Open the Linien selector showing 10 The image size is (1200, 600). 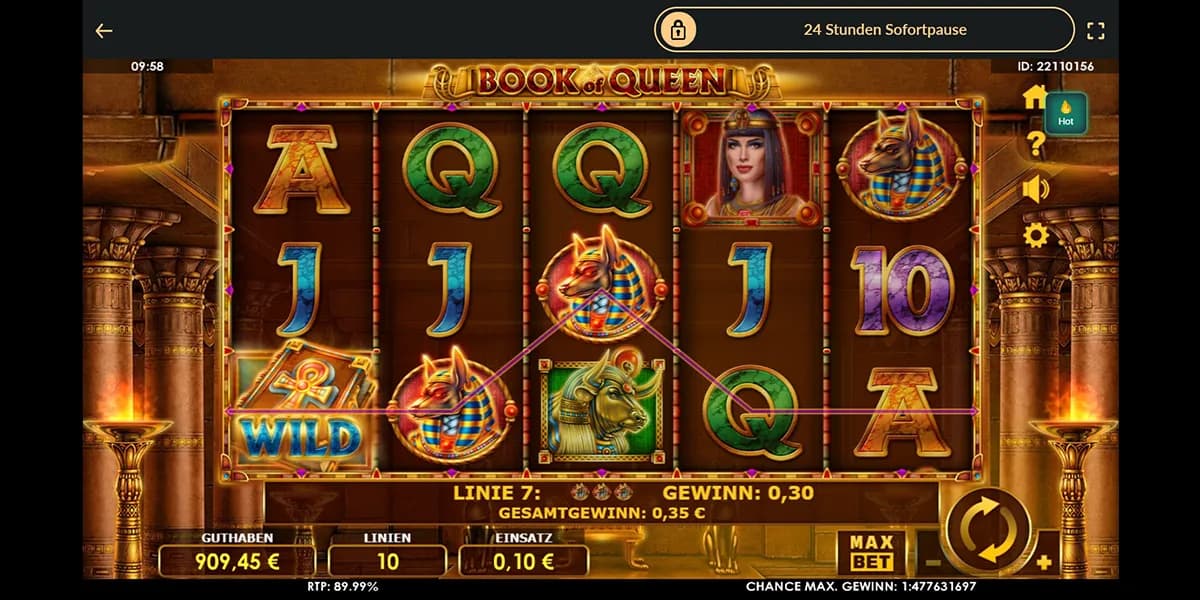[387, 560]
